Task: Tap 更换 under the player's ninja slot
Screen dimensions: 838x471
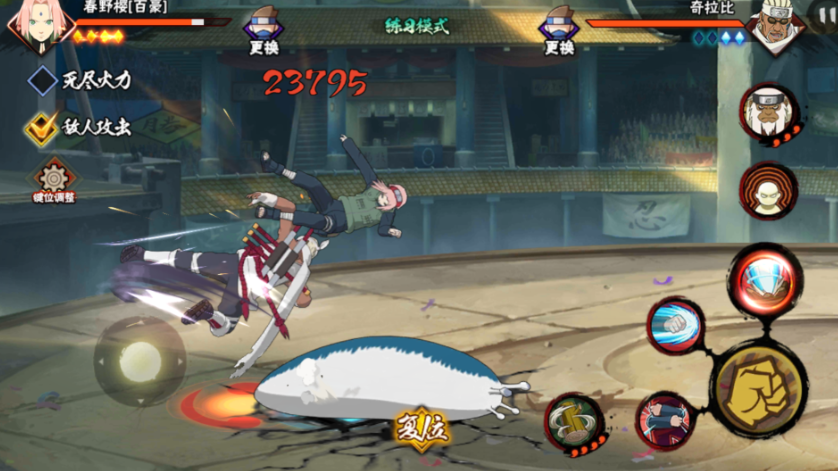Action: (x=263, y=33)
